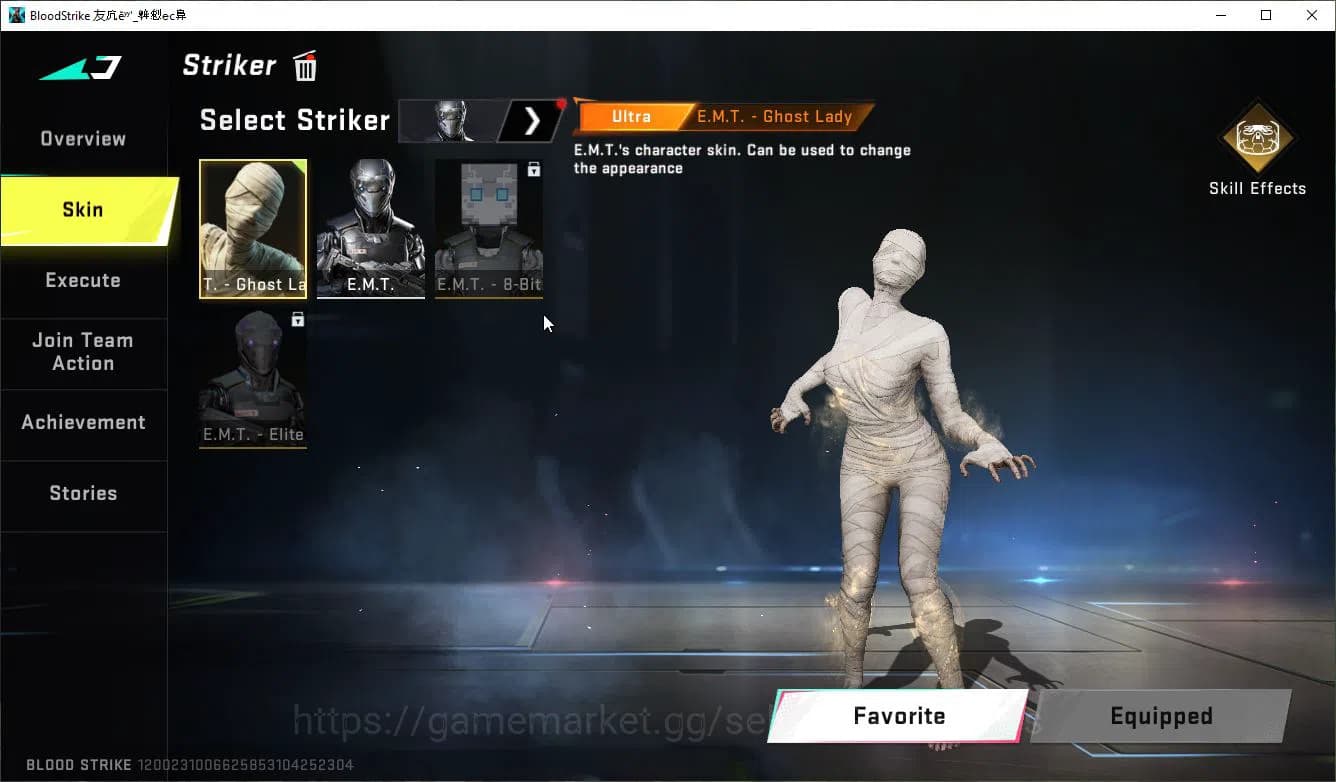Switch to the Execute tab
Image resolution: width=1336 pixels, height=782 pixels.
click(x=83, y=280)
